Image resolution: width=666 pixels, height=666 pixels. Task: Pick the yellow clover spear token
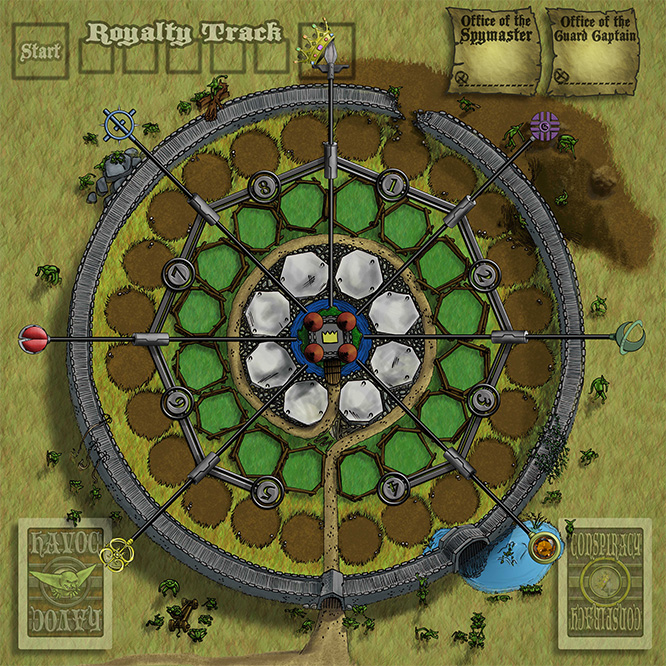(x=119, y=548)
